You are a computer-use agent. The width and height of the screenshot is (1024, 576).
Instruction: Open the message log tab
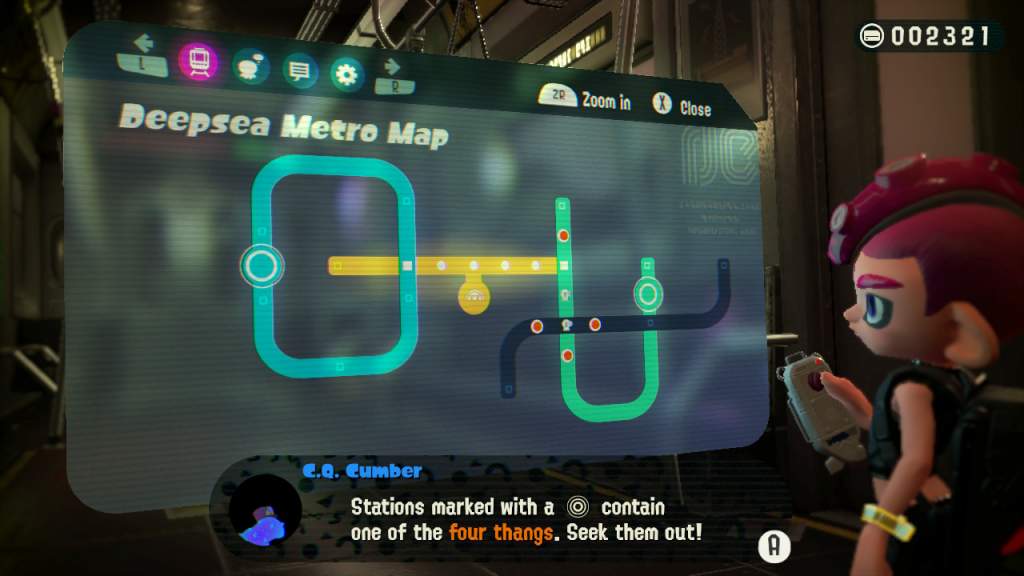[x=298, y=70]
